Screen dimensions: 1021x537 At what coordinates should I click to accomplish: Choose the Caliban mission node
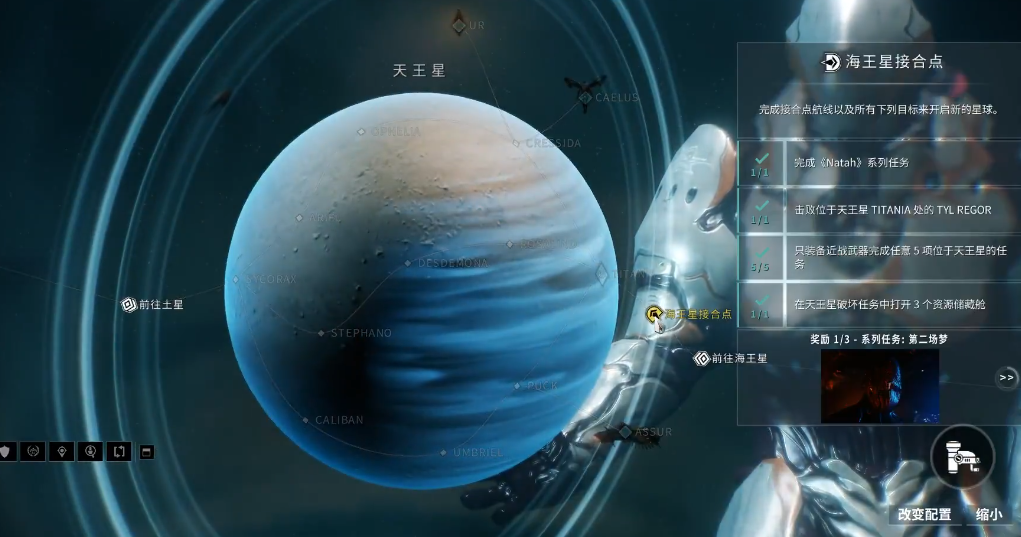pos(306,420)
